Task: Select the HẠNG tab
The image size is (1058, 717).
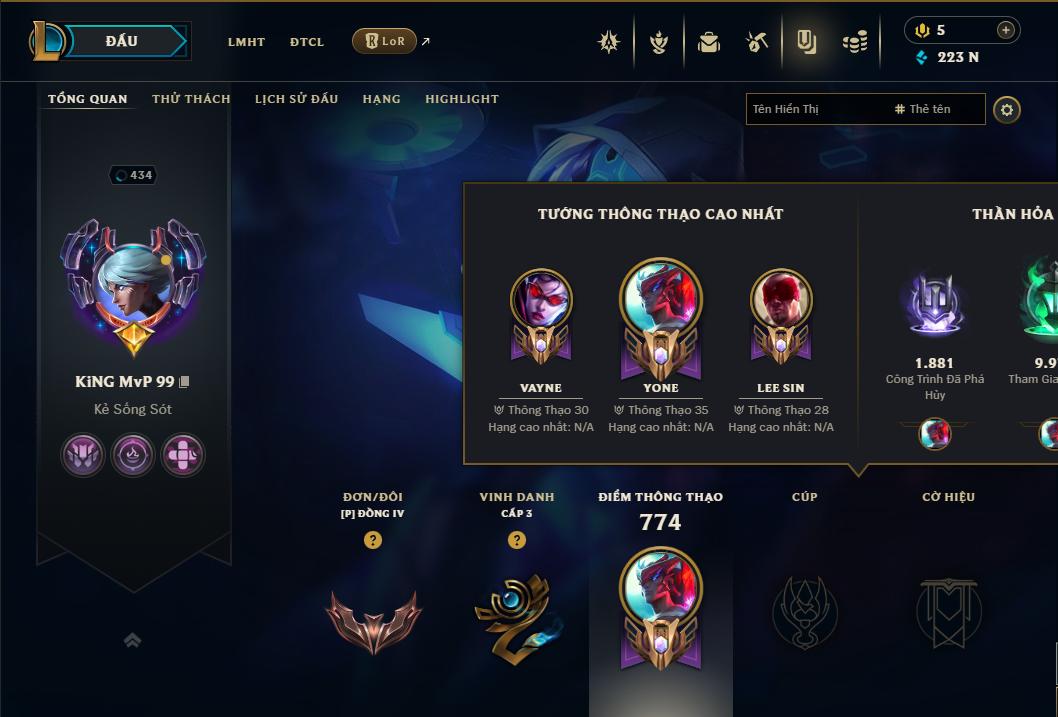Action: tap(381, 99)
